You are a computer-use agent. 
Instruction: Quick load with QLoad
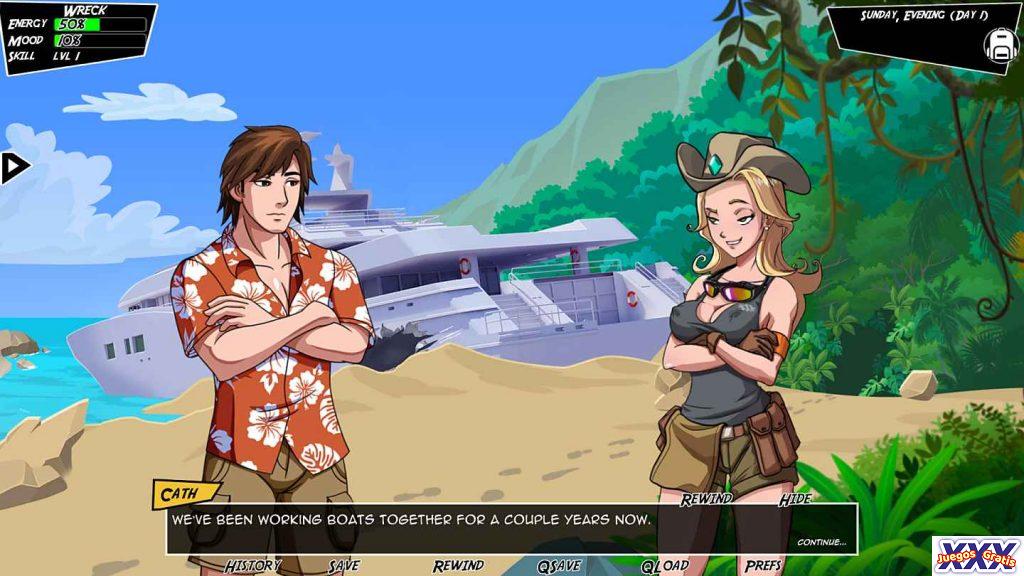click(x=664, y=566)
